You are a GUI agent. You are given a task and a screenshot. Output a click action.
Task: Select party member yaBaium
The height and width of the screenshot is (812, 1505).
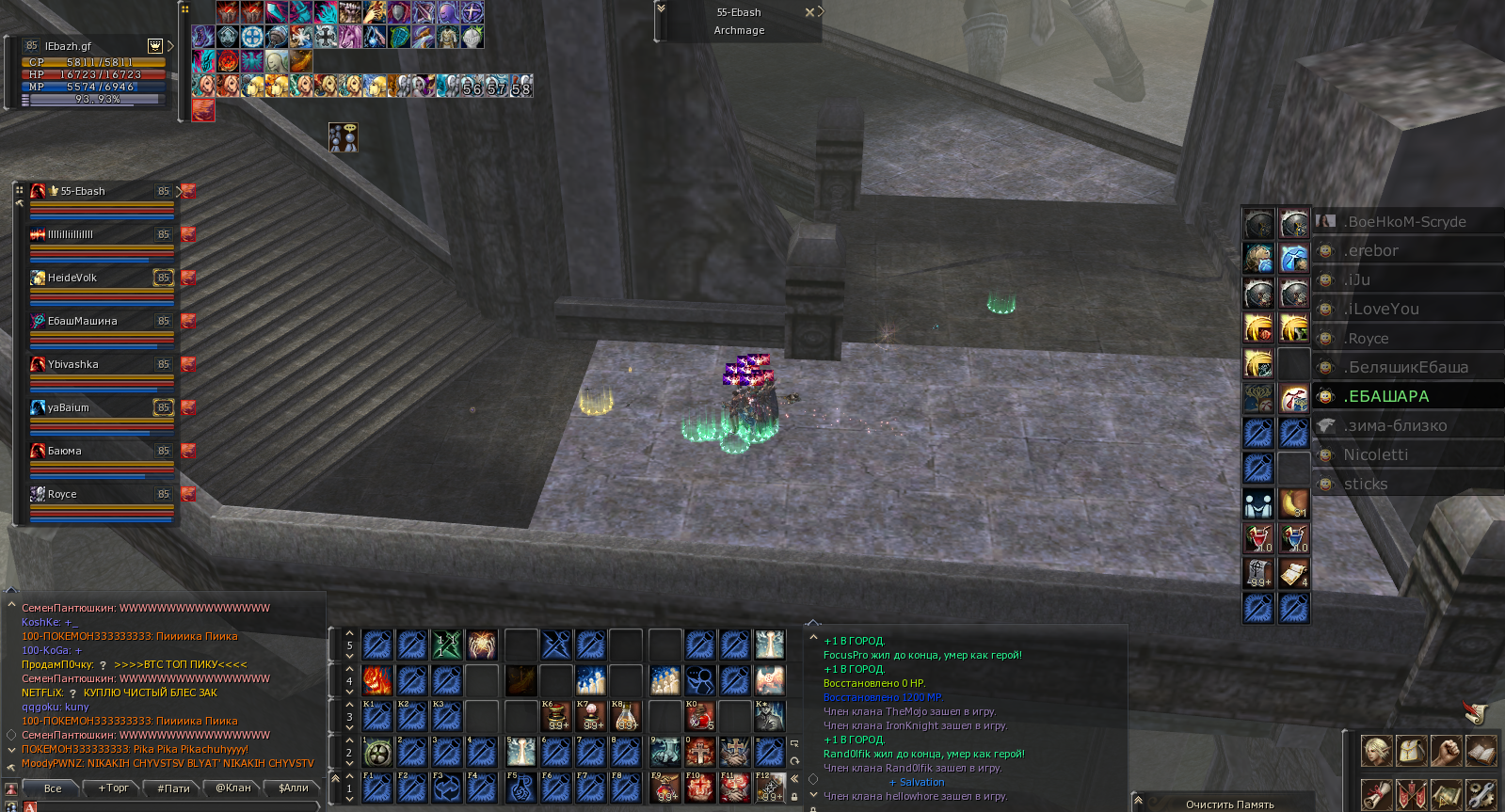pyautogui.click(x=69, y=408)
